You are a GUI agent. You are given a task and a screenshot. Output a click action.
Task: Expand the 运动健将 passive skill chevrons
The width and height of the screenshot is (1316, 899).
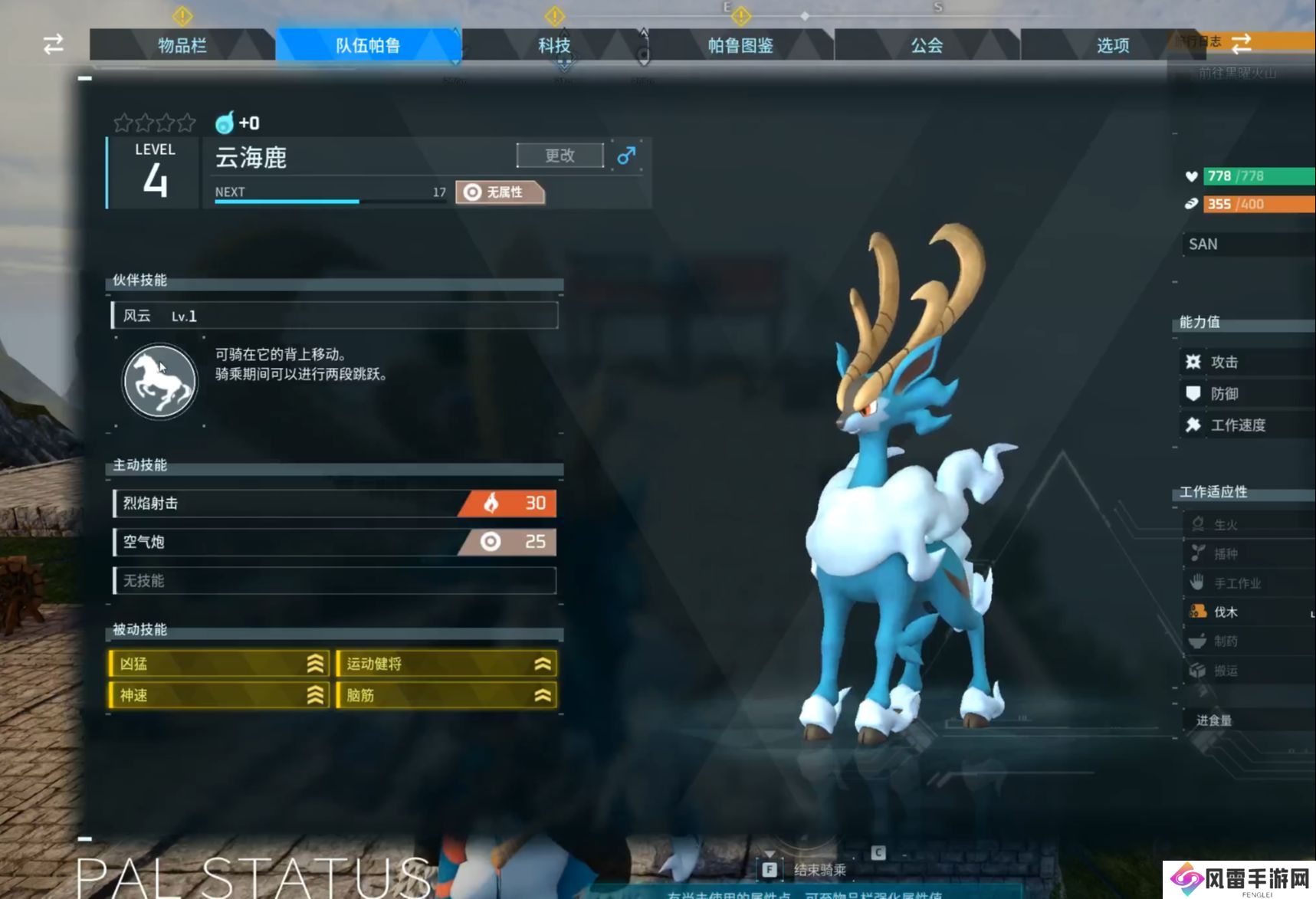click(541, 664)
